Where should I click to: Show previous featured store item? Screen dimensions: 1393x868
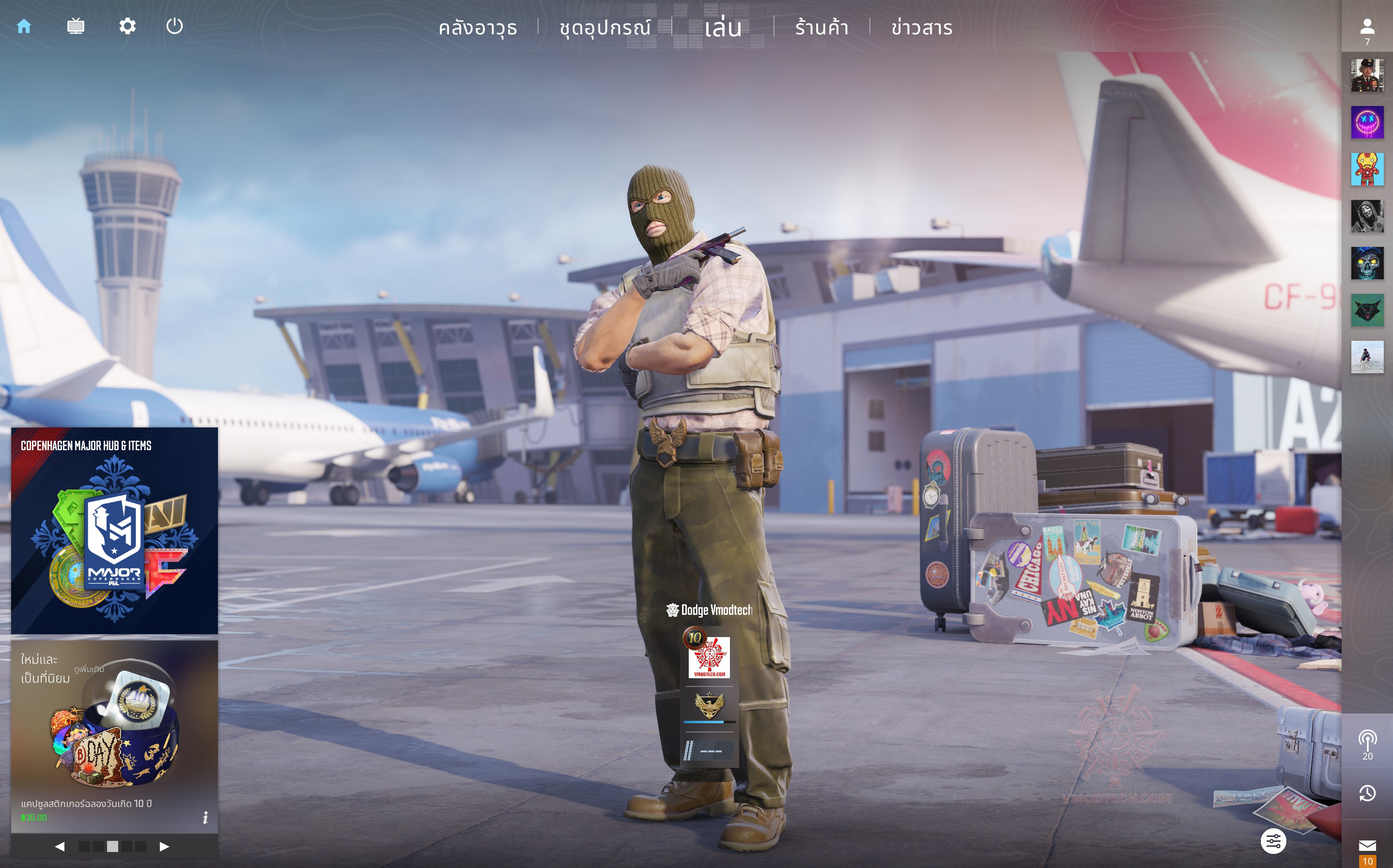(x=60, y=846)
